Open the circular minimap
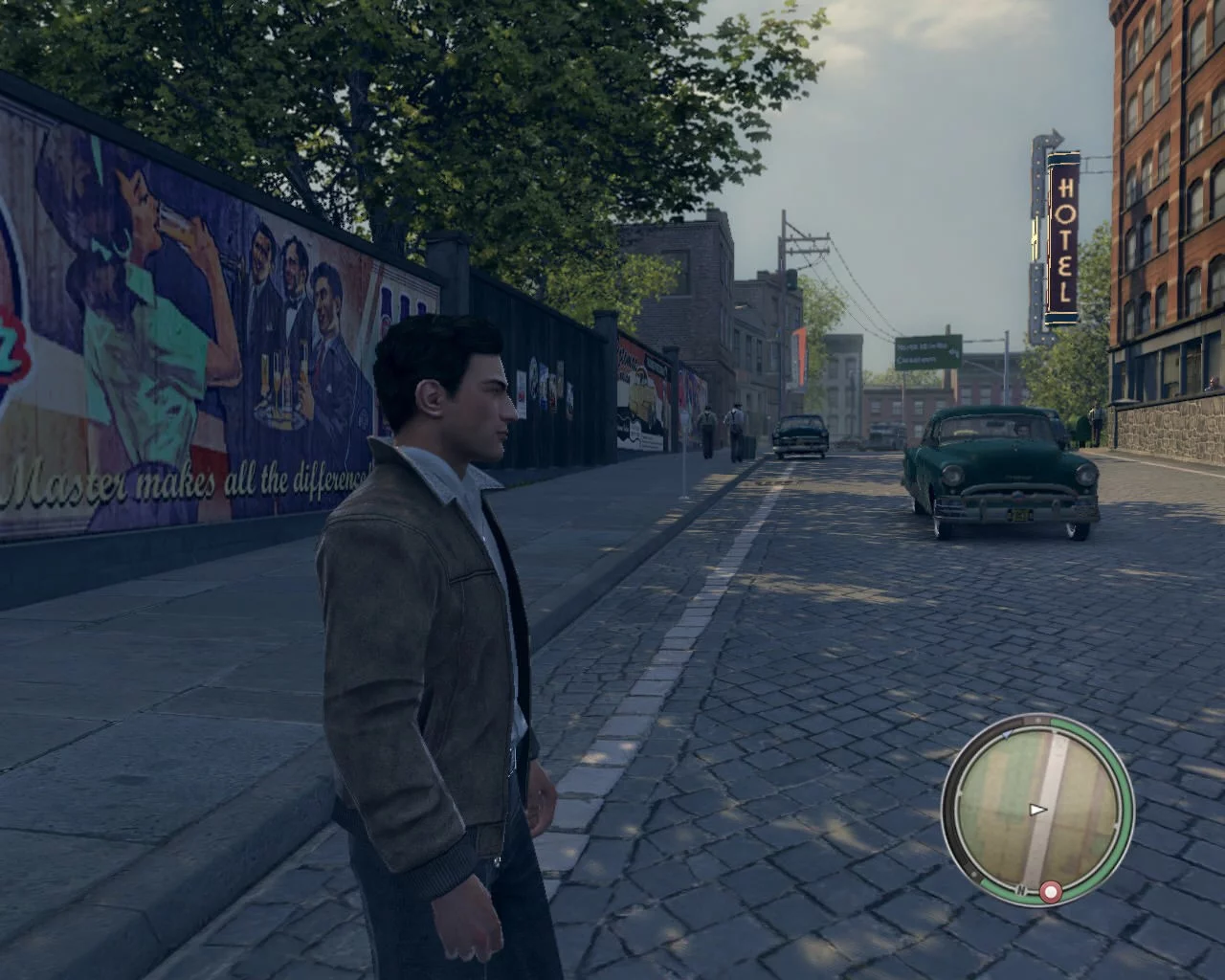The image size is (1225, 980). pyautogui.click(x=1037, y=808)
